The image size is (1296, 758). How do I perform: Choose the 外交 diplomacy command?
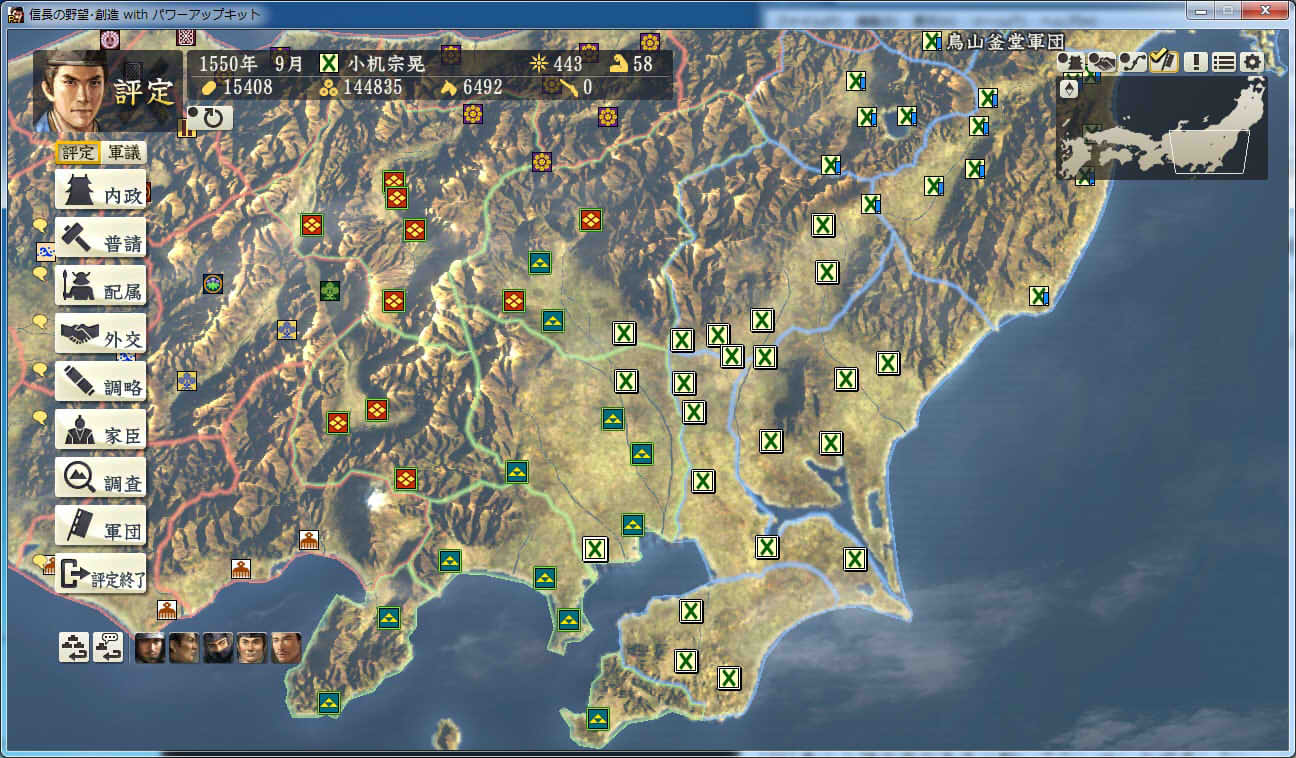[100, 335]
